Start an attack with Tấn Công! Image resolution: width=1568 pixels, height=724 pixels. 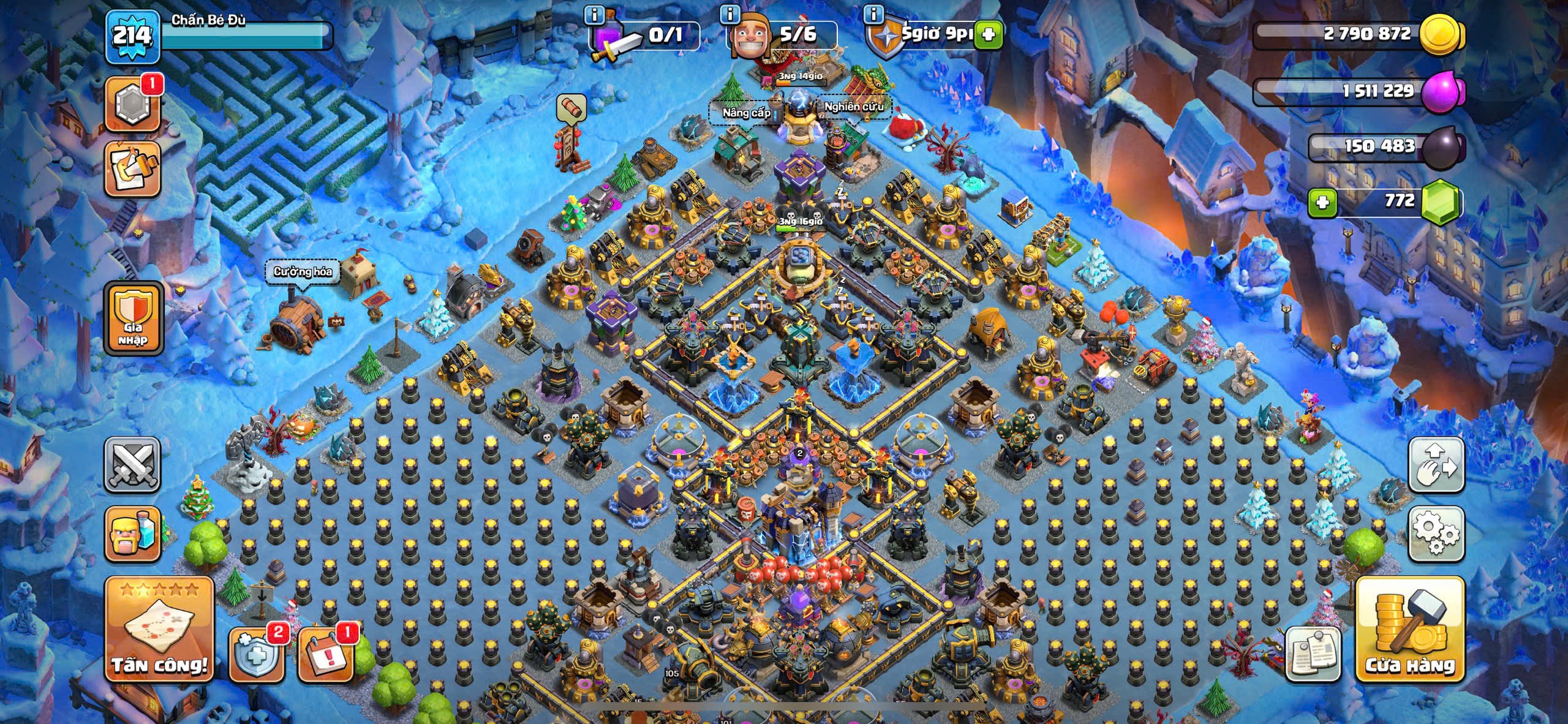159,630
